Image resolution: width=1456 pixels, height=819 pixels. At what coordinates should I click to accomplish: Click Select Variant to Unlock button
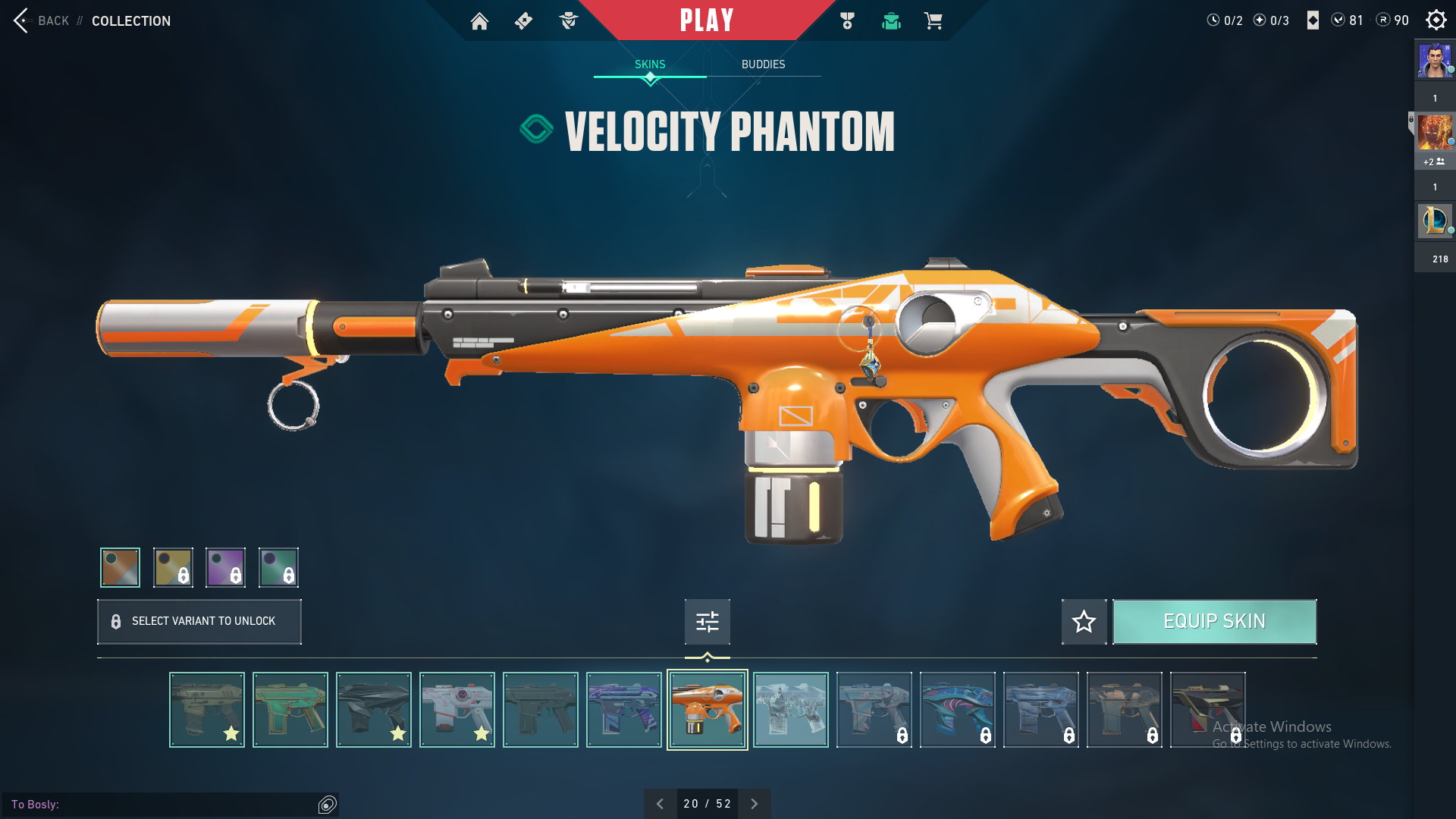[199, 622]
